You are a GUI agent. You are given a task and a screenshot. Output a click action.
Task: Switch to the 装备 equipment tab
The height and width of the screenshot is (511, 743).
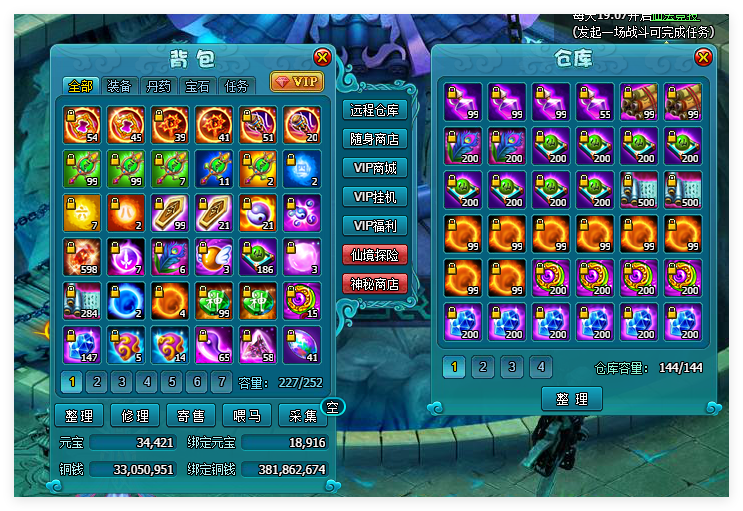click(118, 86)
